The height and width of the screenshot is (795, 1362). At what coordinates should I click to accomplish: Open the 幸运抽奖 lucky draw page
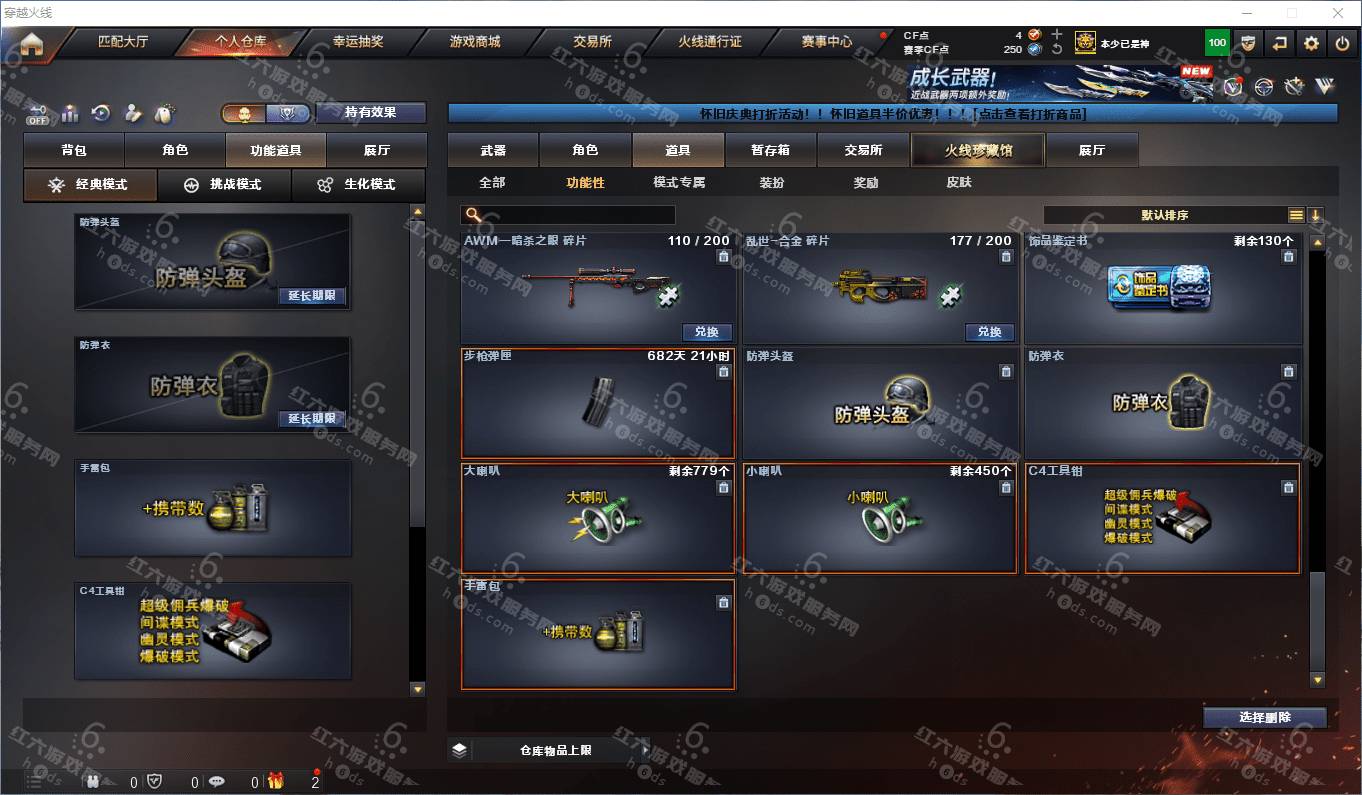[357, 42]
